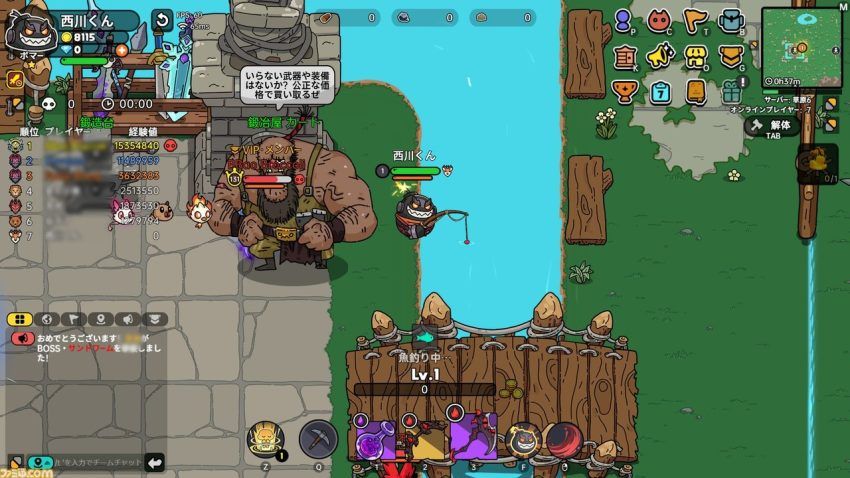The height and width of the screenshot is (478, 850).
Task: Open the wooden cabin building icon
Action: pyautogui.click(x=624, y=56)
